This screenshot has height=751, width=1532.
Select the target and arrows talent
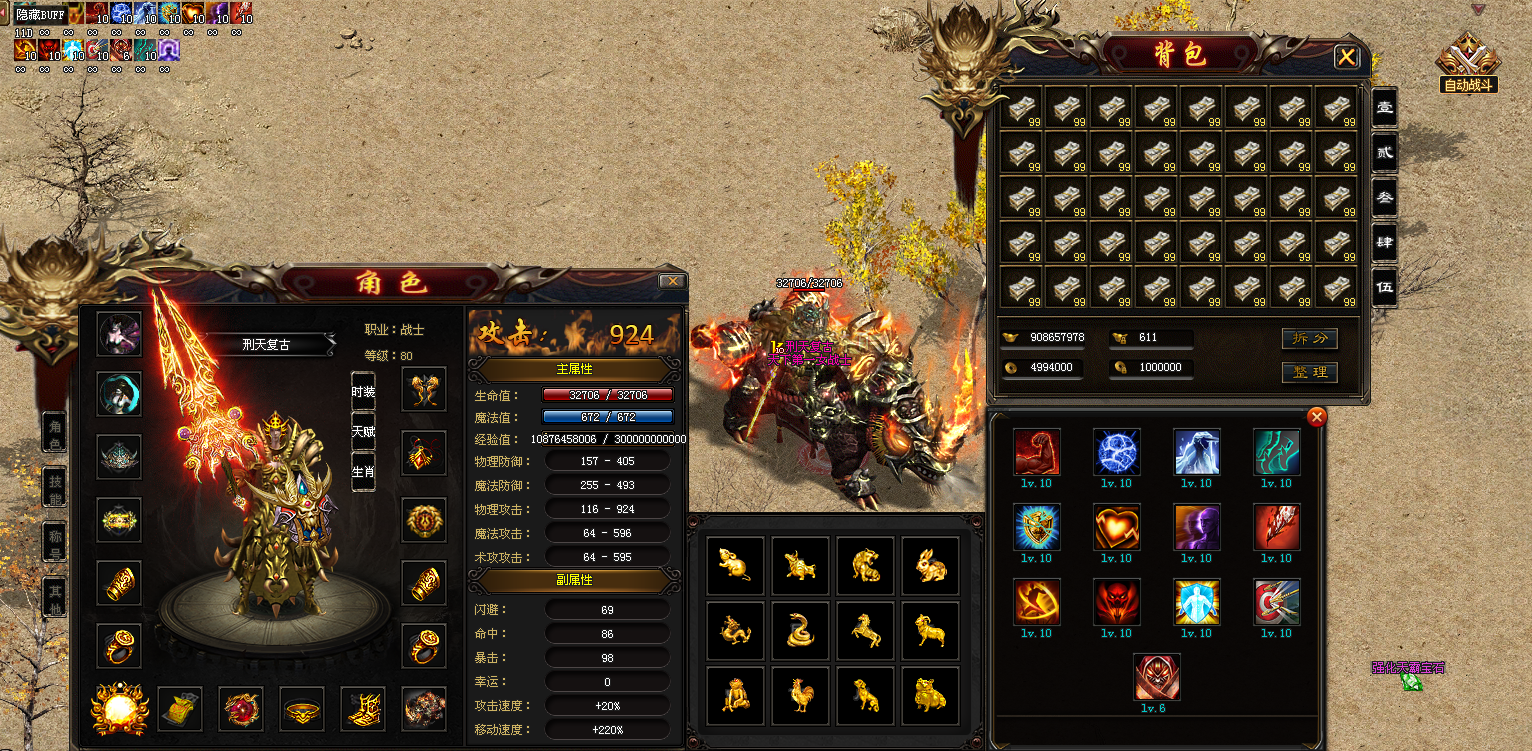1276,602
